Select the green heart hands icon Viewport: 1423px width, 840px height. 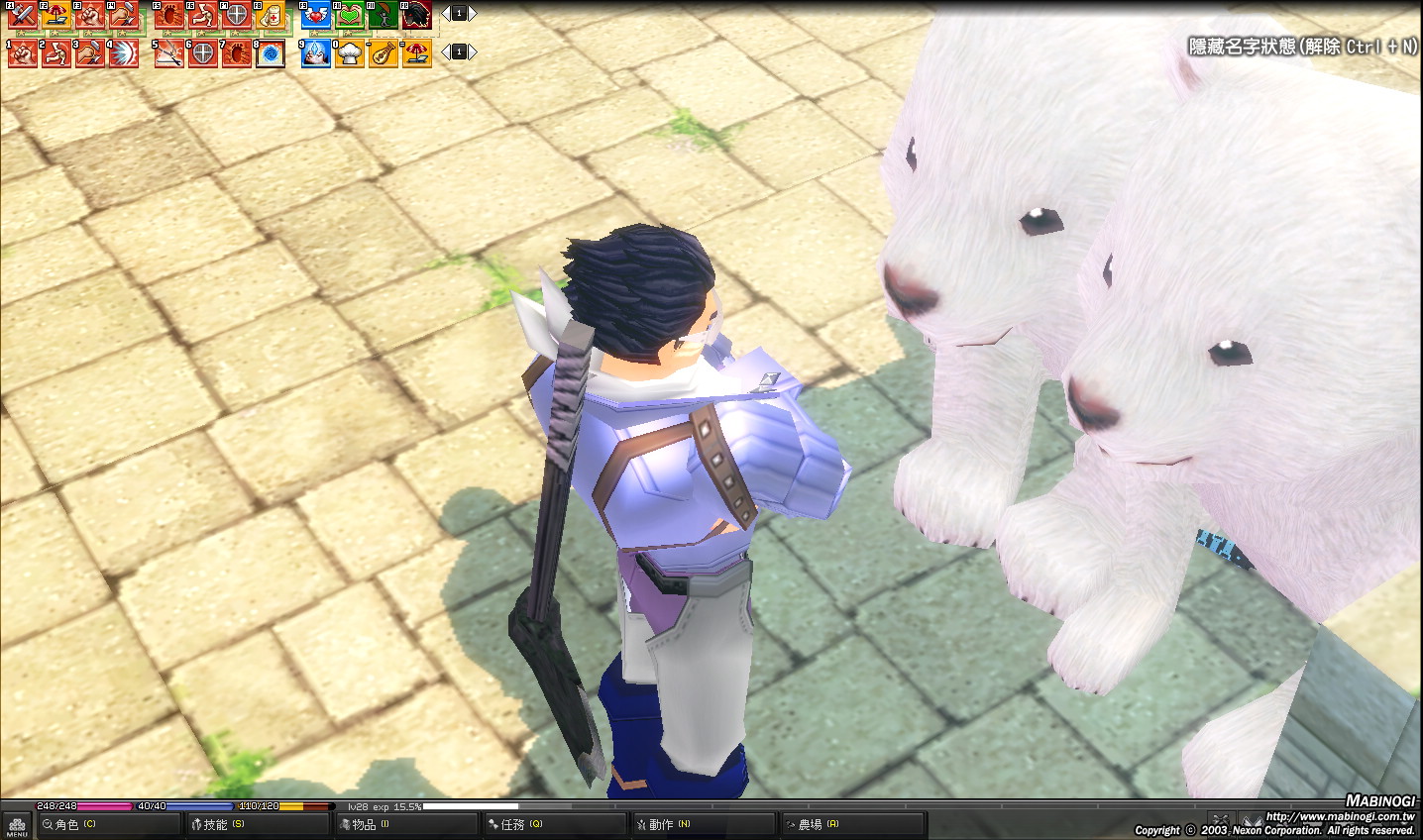(350, 15)
